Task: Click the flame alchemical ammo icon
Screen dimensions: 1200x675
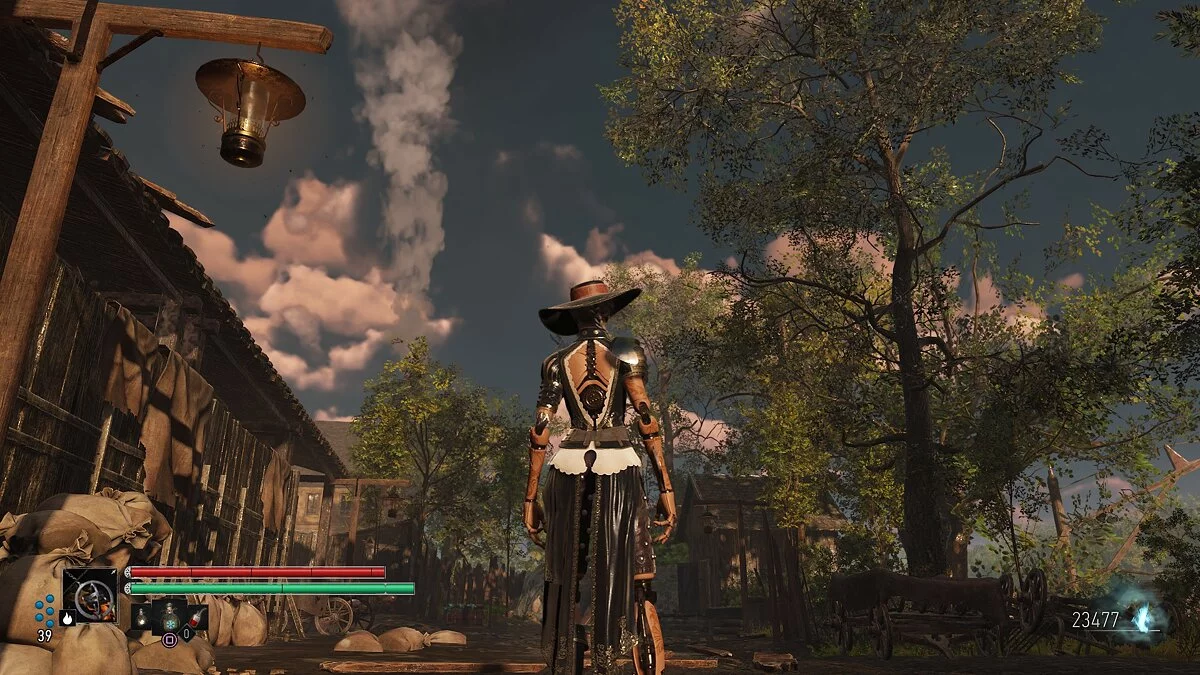Action: pos(67,619)
